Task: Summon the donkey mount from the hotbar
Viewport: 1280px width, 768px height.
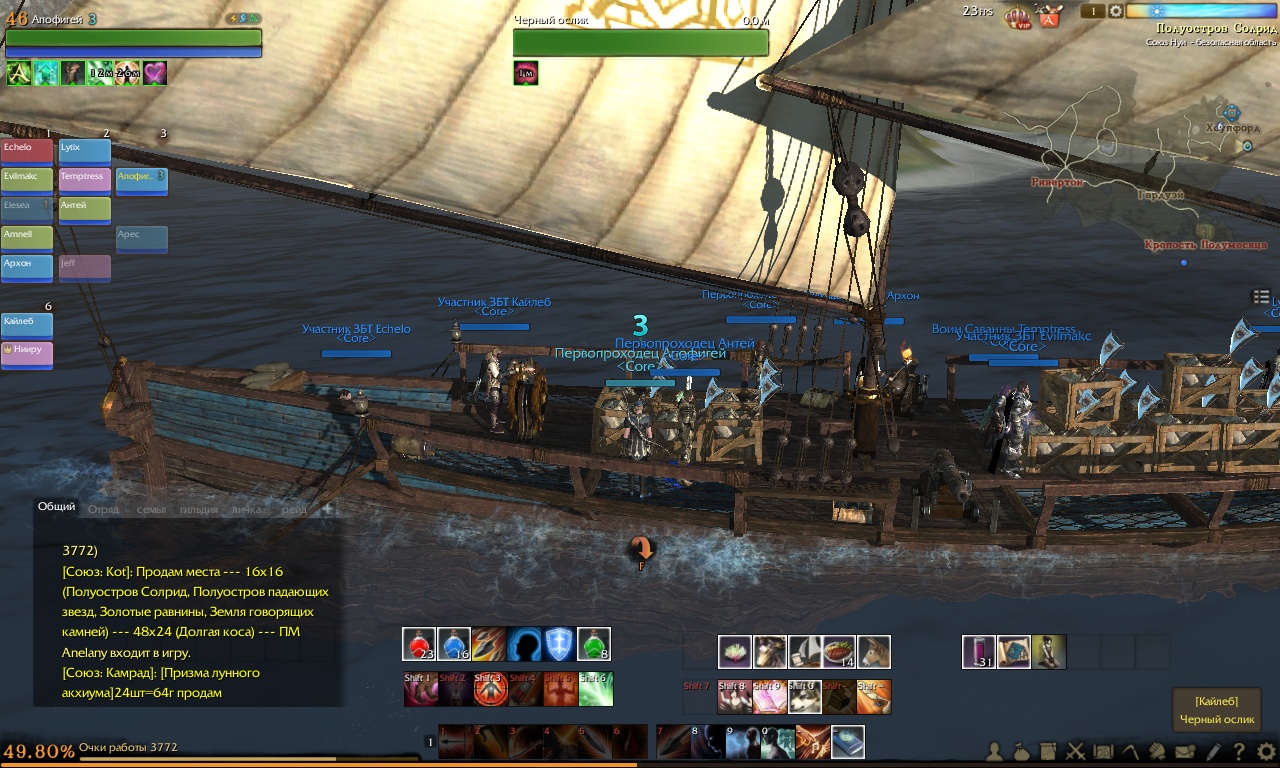Action: click(x=874, y=652)
